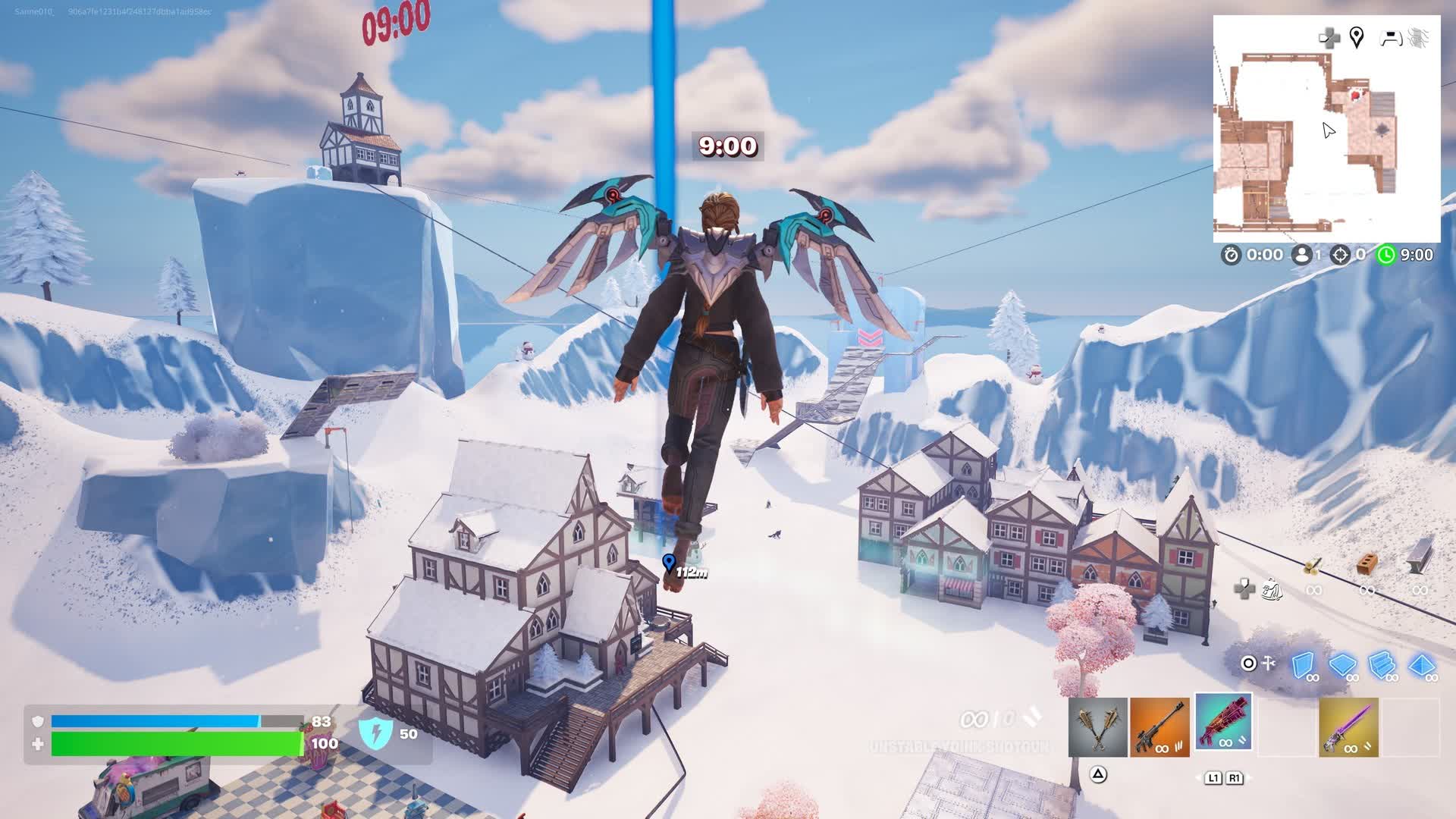This screenshot has width=1456, height=819.
Task: Click the blue waypoint marker showing 112m
Action: pos(668,562)
